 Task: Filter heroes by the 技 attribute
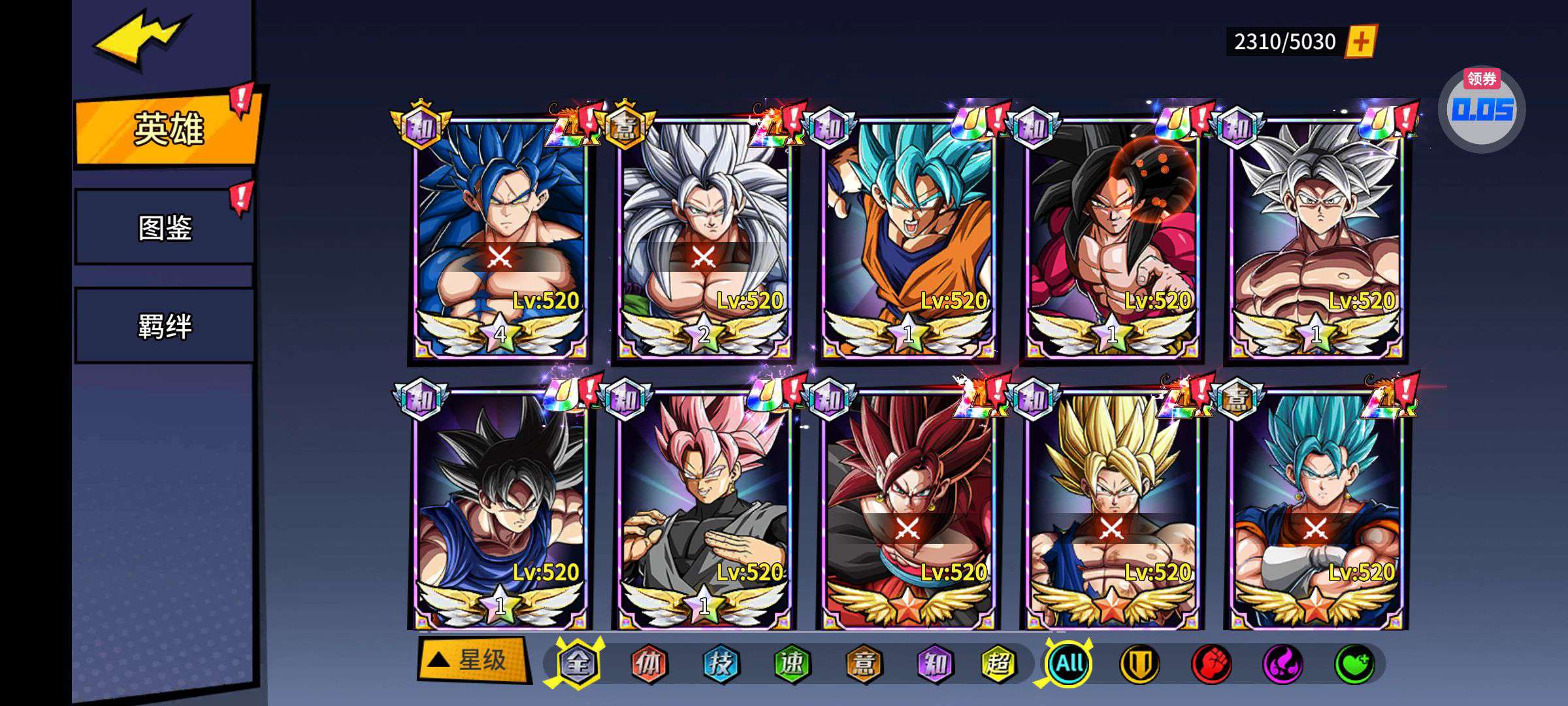point(720,664)
